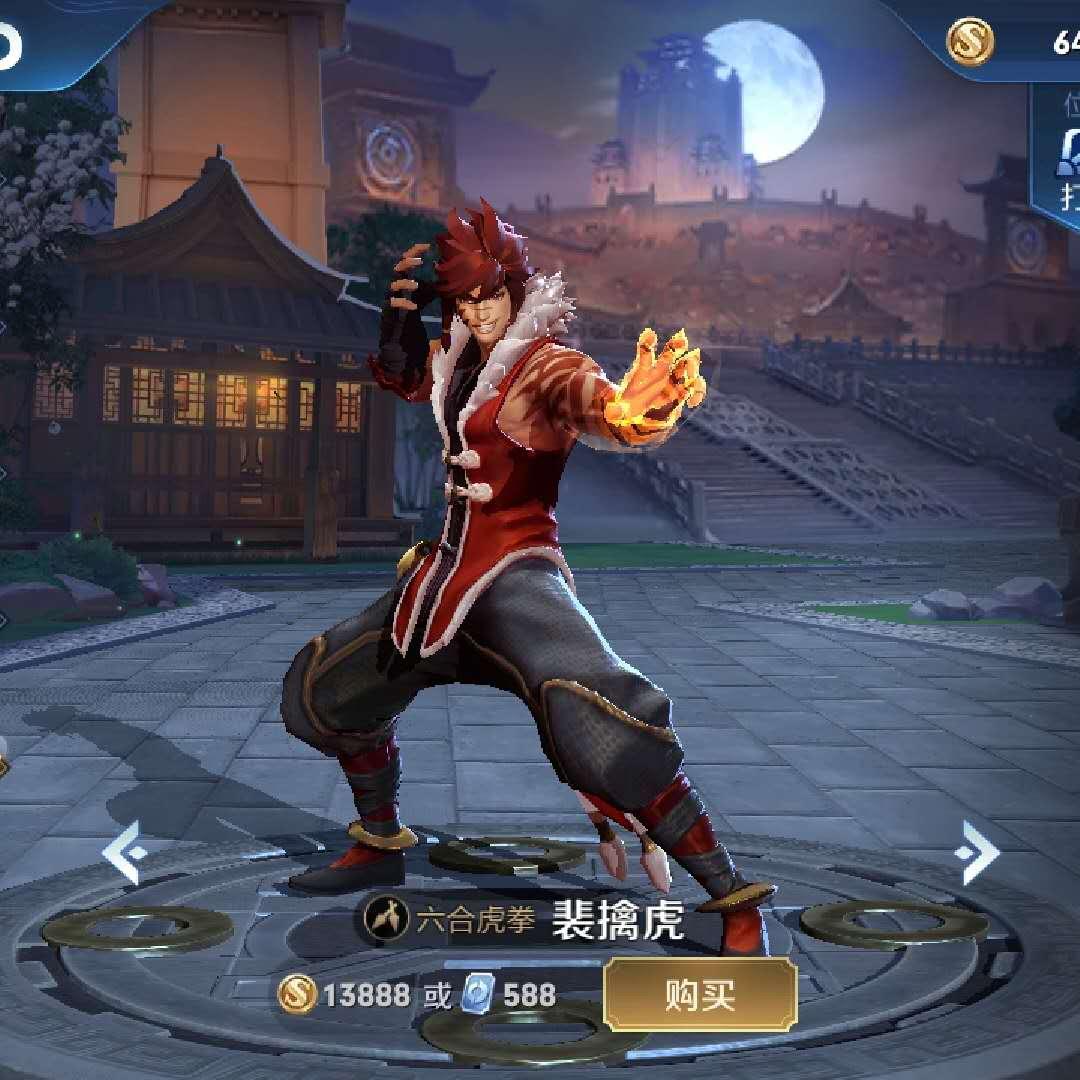Screen dimensions: 1080x1080
Task: Click the 购买 purchase button
Action: 700,994
